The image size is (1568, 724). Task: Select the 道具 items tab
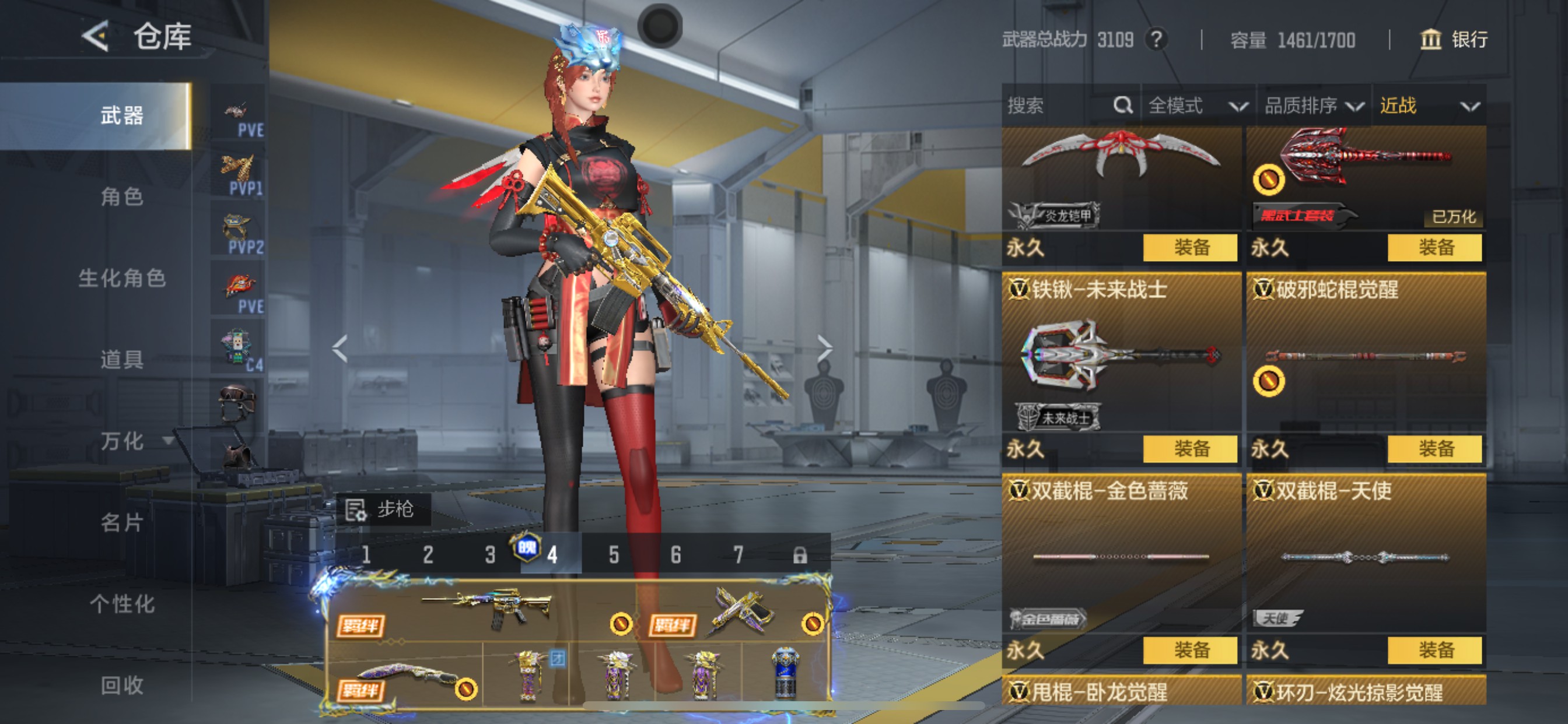[x=122, y=360]
